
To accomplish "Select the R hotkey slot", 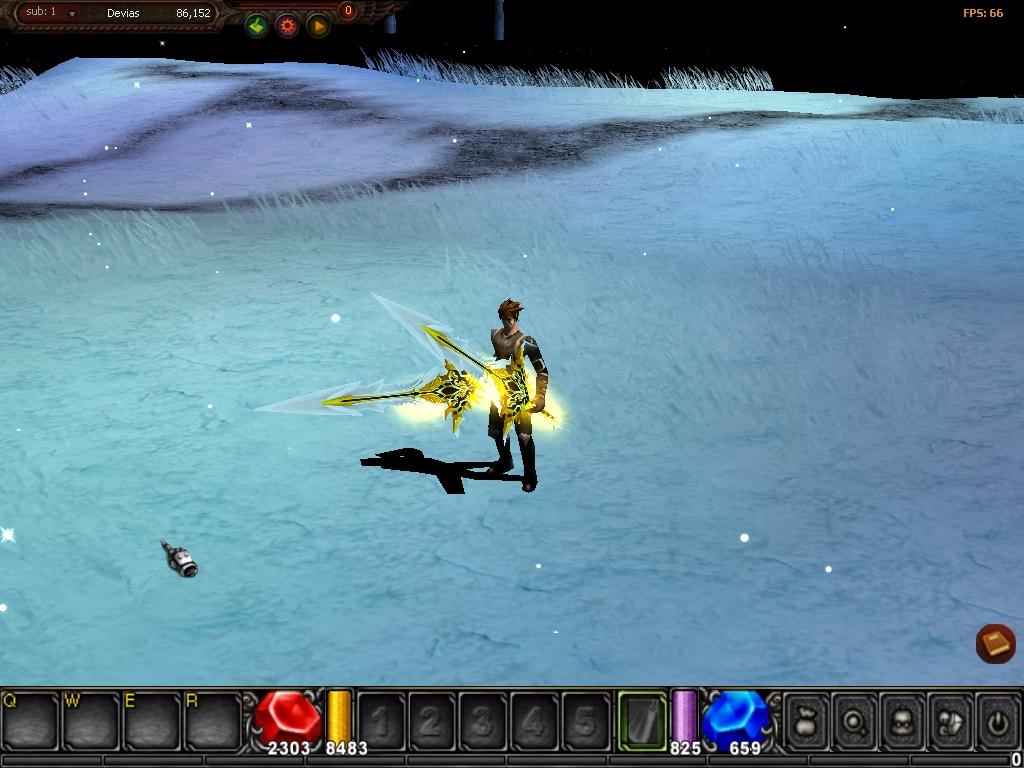I will [x=214, y=720].
